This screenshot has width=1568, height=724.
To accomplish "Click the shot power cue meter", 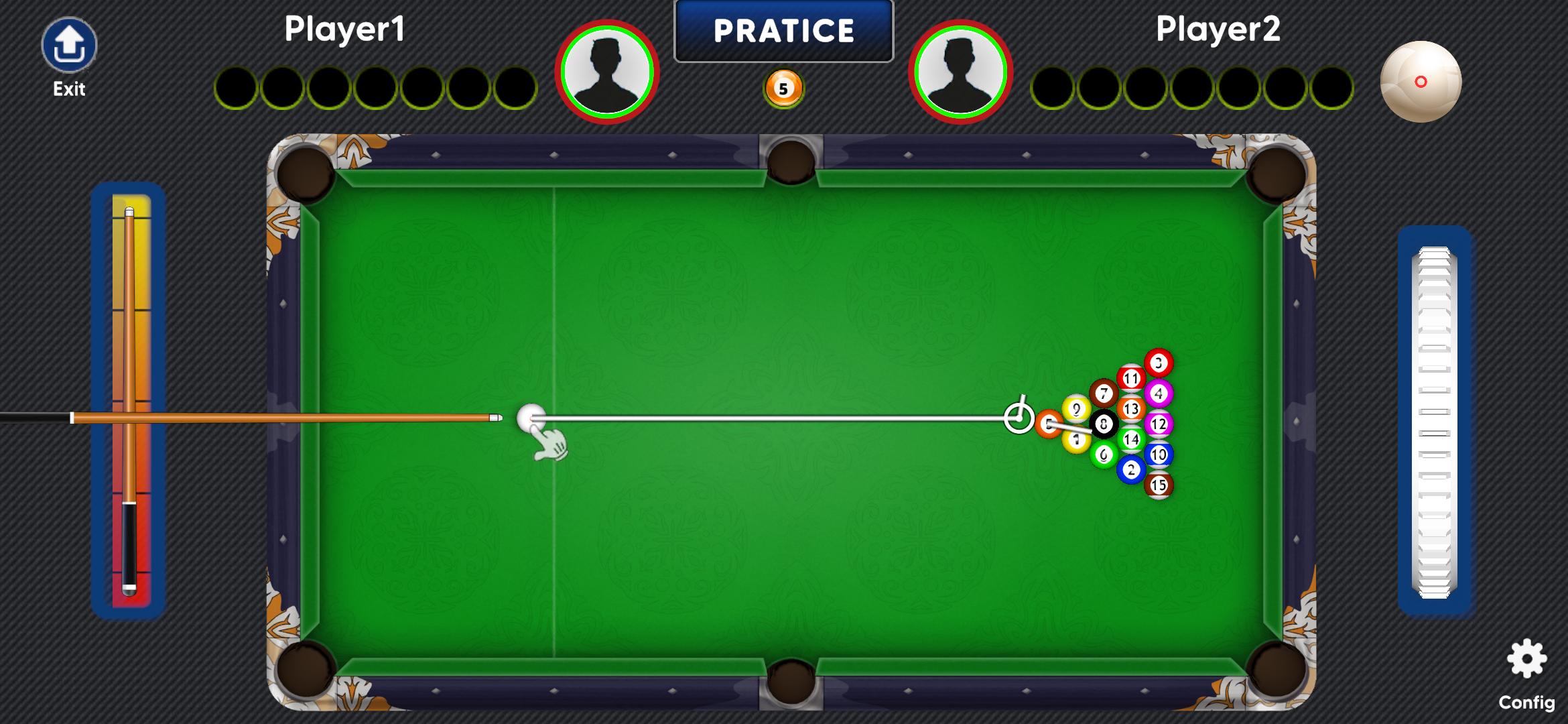I will (129, 401).
